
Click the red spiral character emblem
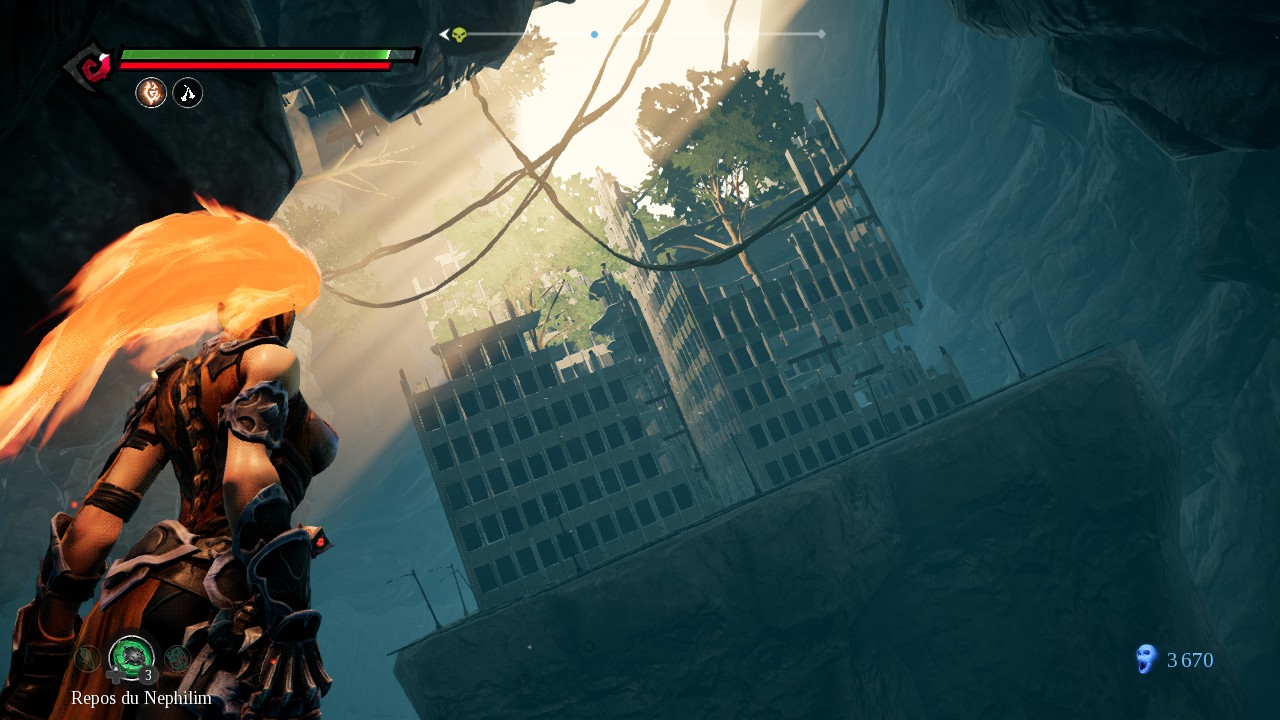95,67
